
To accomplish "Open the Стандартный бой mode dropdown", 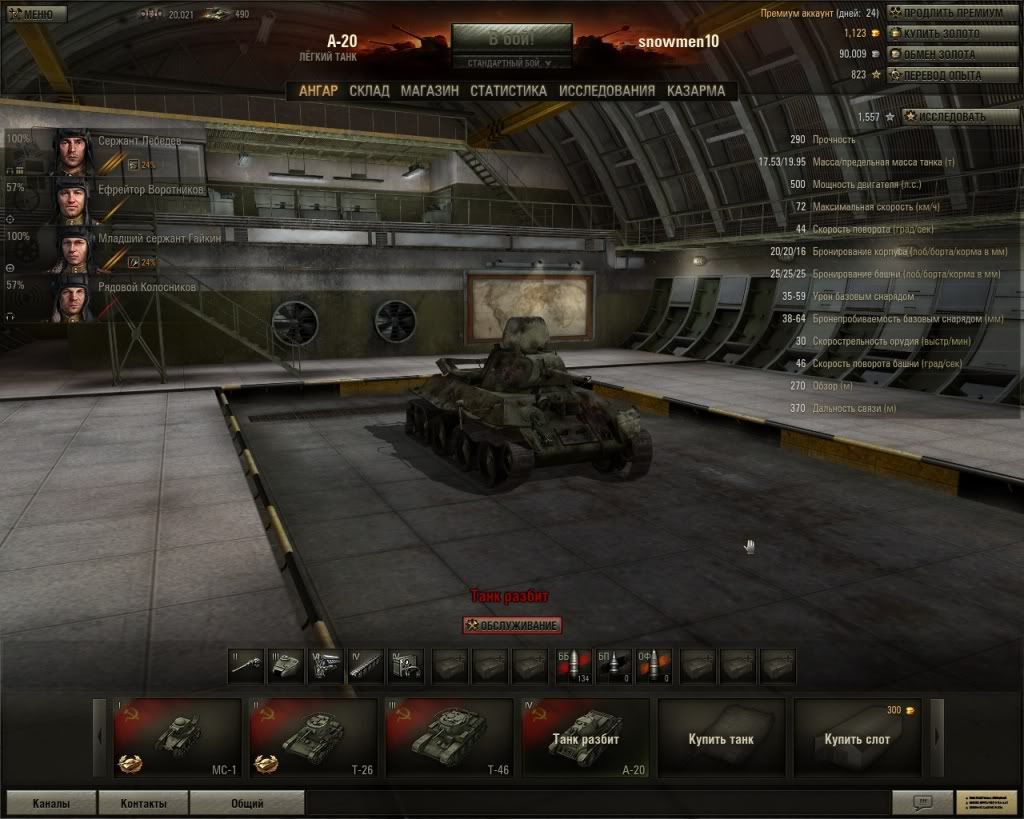I will (x=511, y=63).
